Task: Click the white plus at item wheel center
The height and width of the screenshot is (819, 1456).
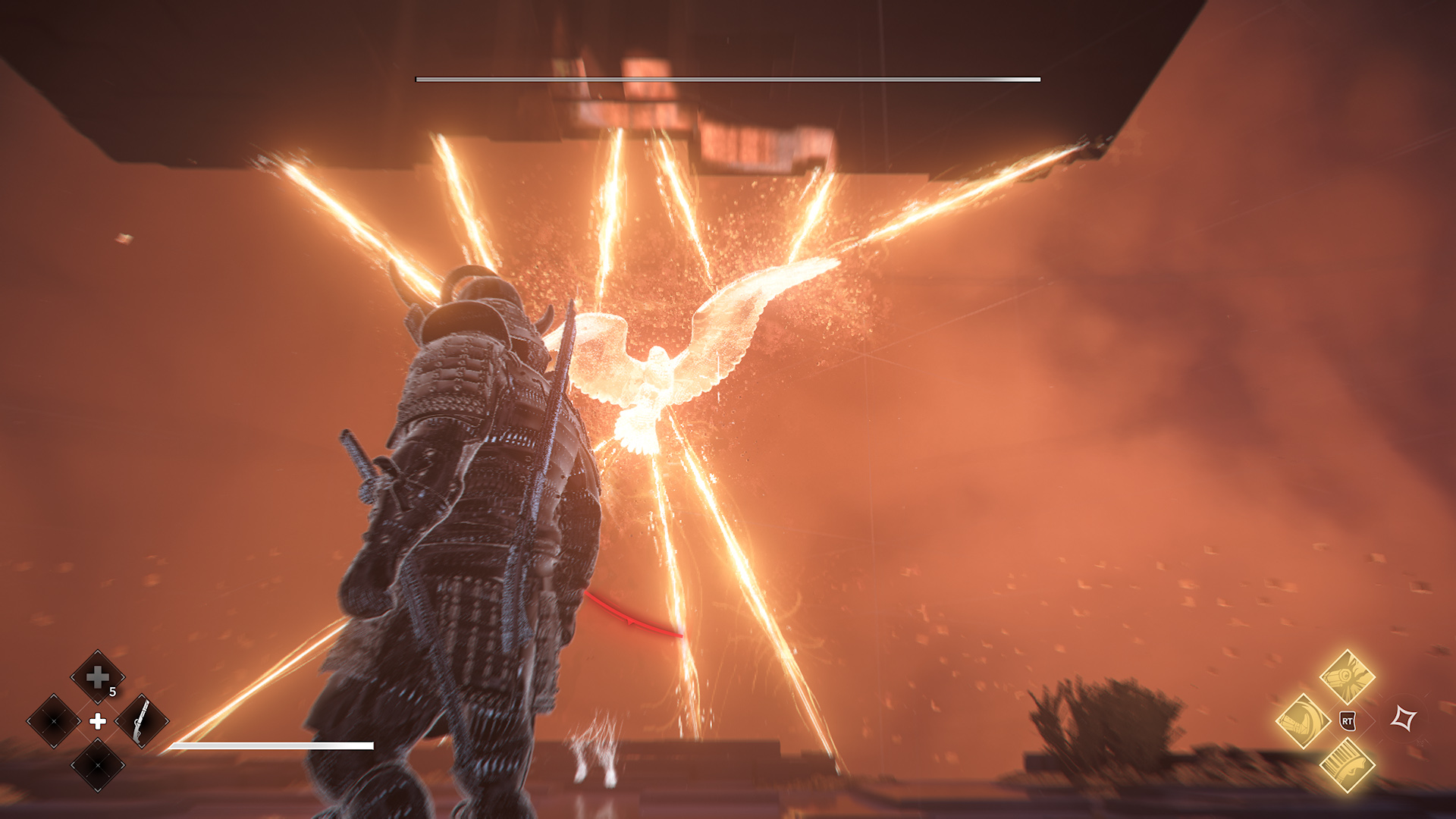Action: pyautogui.click(x=98, y=722)
